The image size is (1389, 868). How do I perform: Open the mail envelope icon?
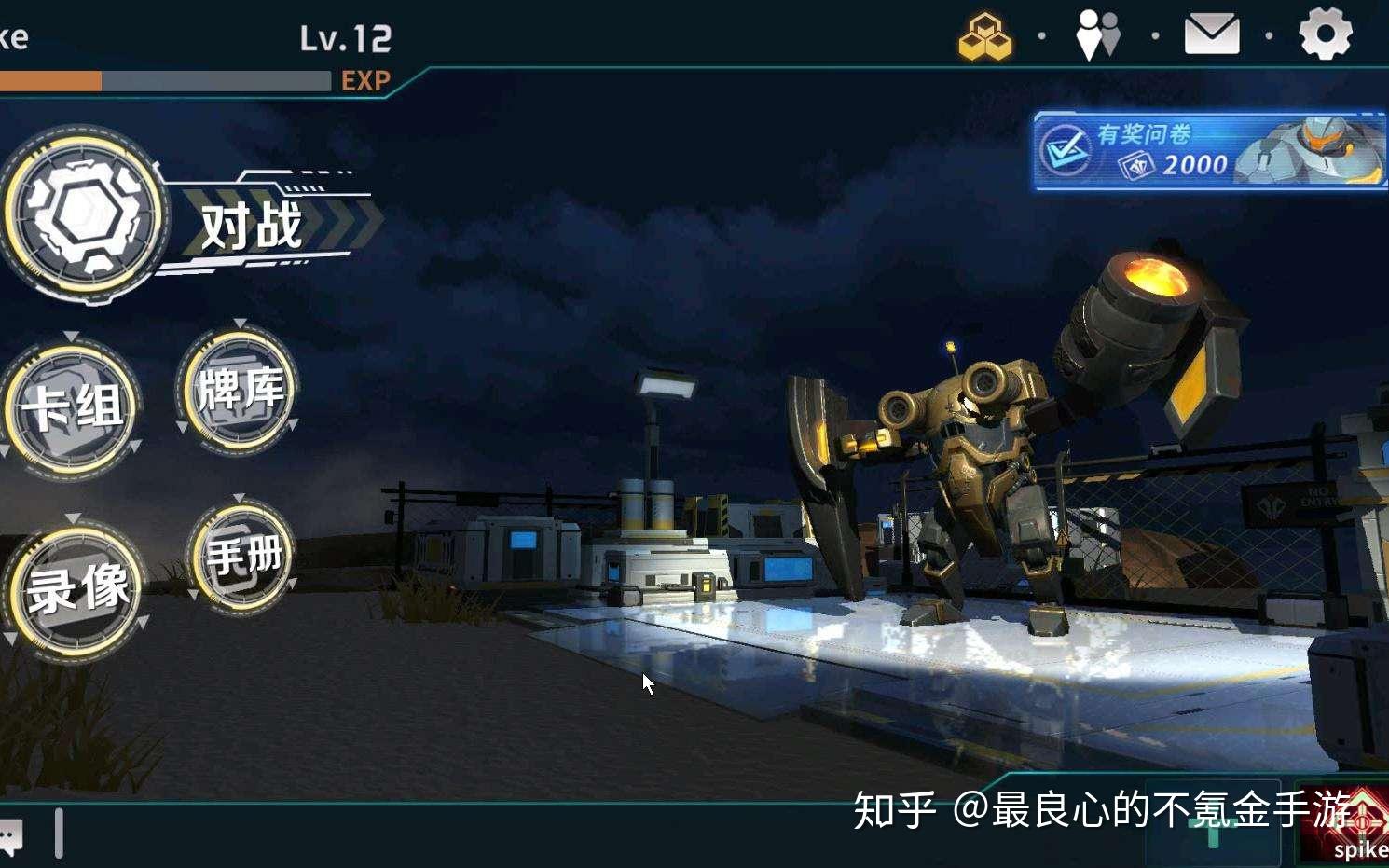[x=1213, y=33]
